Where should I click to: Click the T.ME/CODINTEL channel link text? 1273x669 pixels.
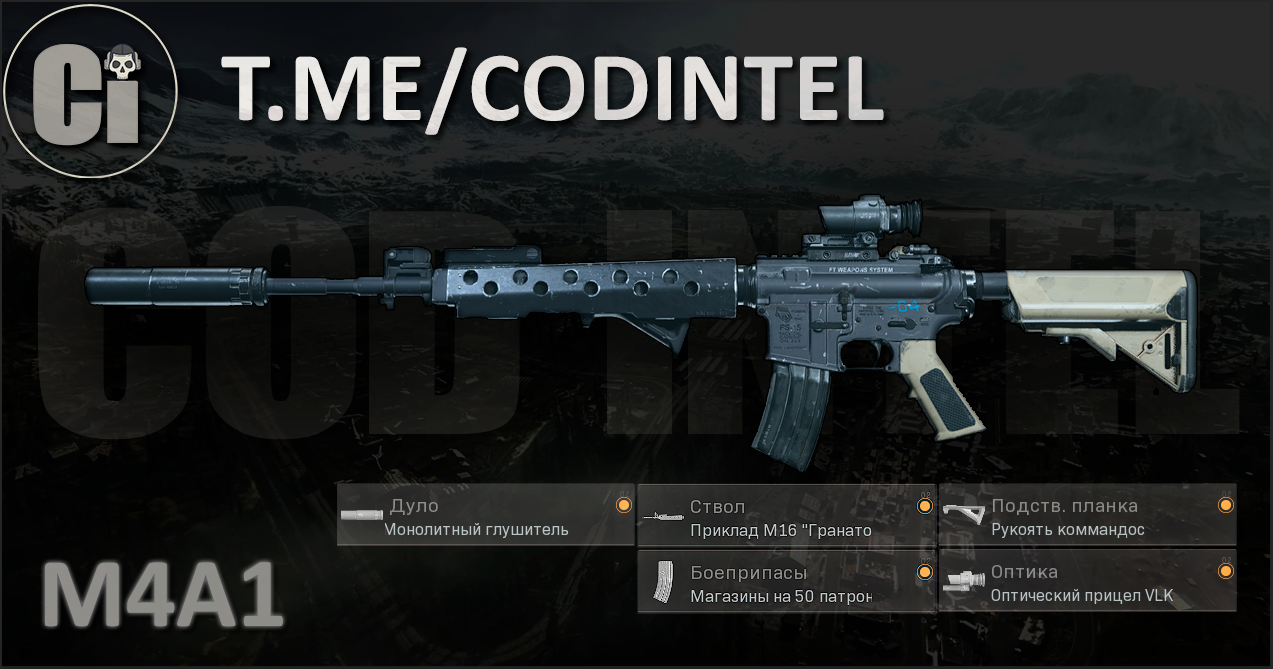click(x=552, y=89)
